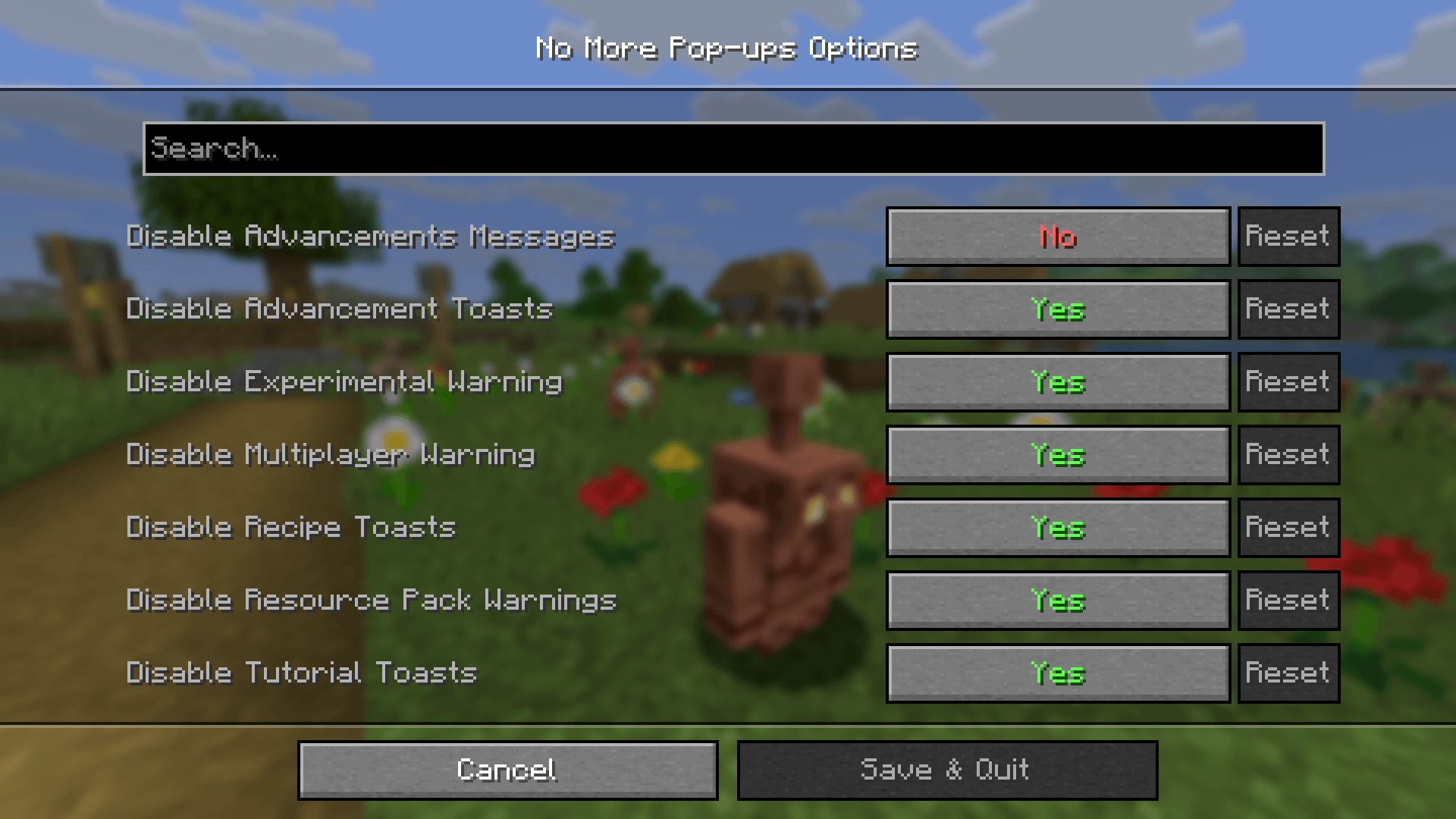Toggle the Disable Experimental Warning setting
The width and height of the screenshot is (1456, 819).
1057,382
